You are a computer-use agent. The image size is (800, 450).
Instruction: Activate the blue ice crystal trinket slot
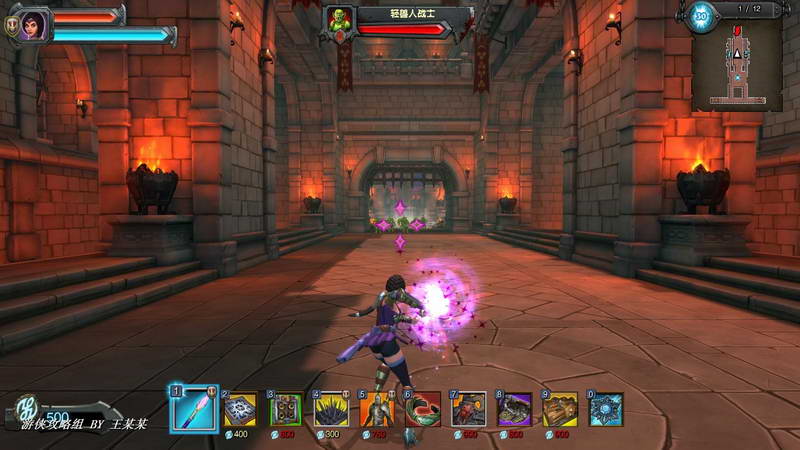606,409
